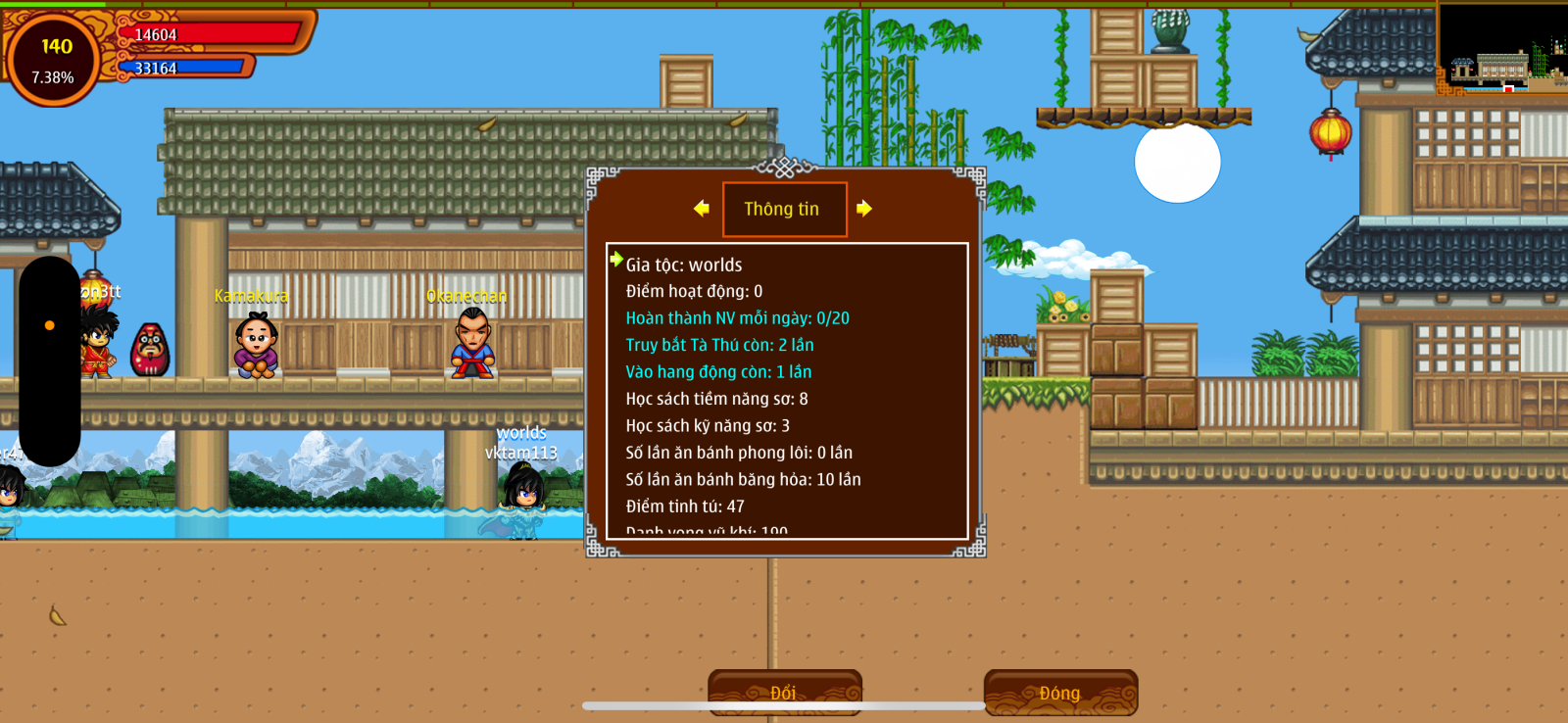Pick the Vào hang động còn row
1568x723 pixels.
tap(718, 372)
